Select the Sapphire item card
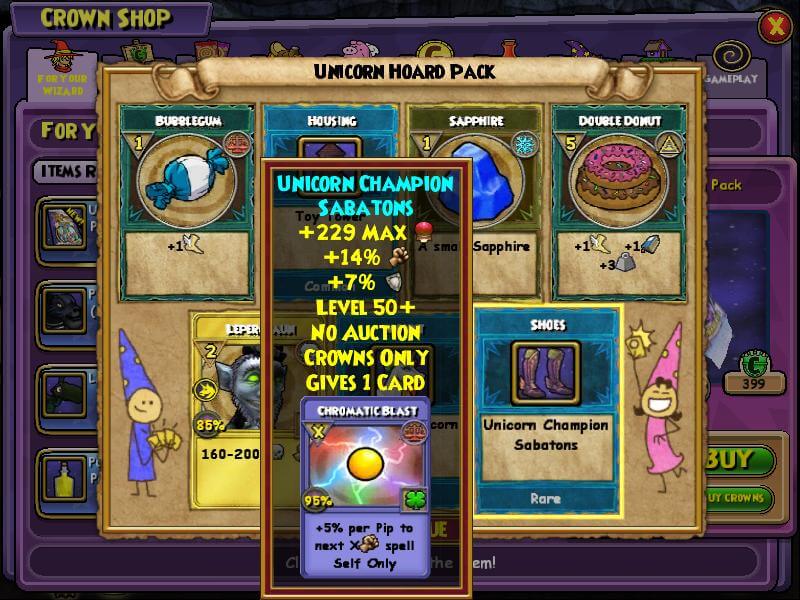 (x=474, y=200)
